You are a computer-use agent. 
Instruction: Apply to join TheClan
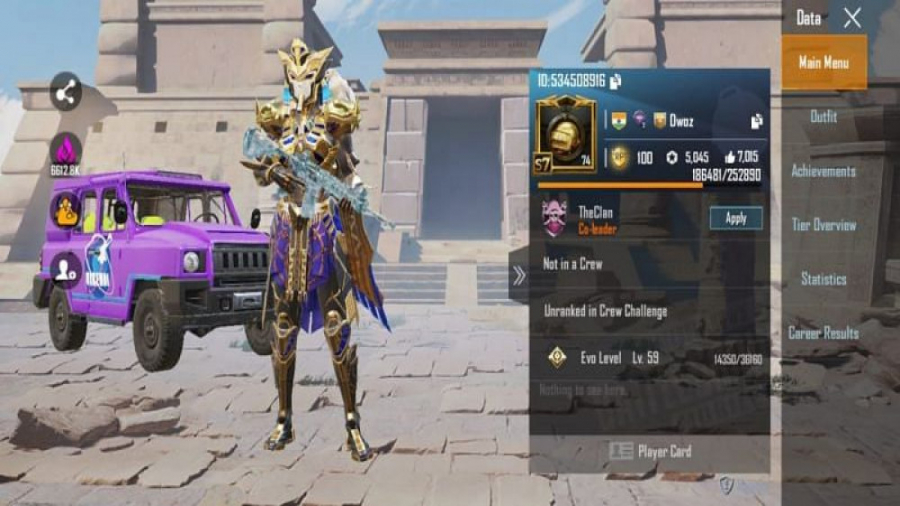[736, 218]
